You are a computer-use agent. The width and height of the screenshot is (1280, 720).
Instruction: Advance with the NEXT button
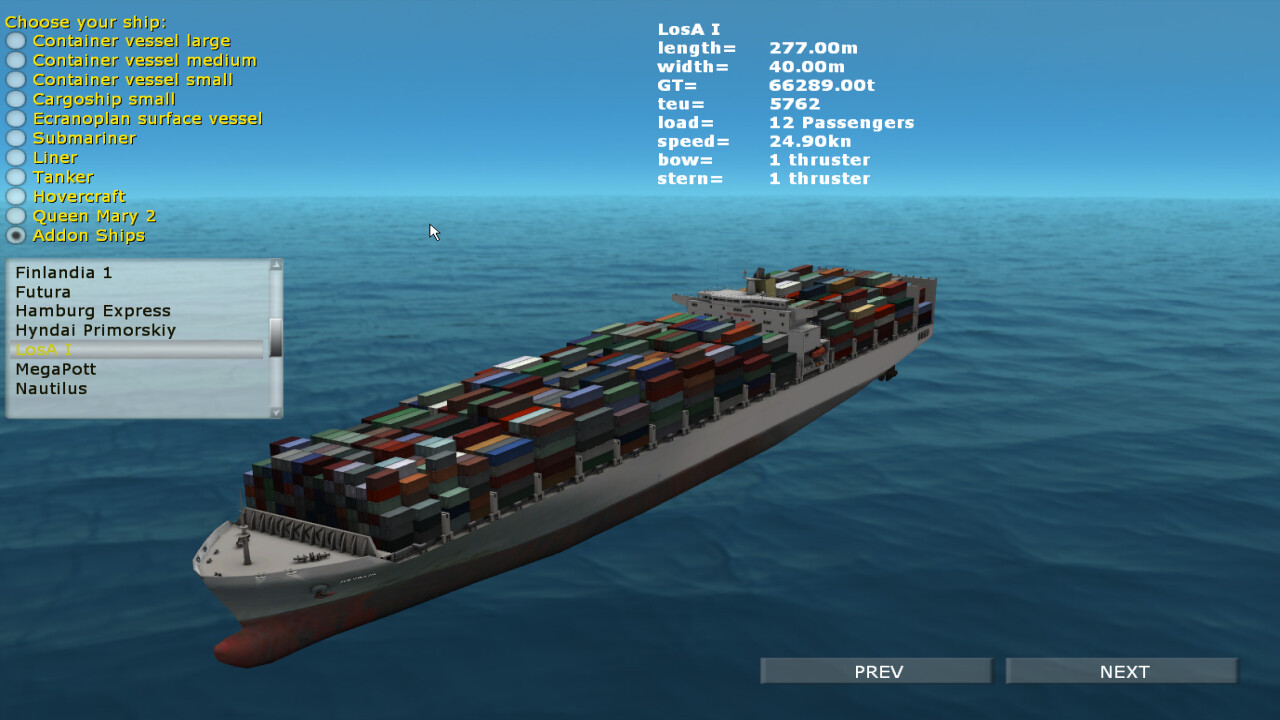pos(1121,671)
